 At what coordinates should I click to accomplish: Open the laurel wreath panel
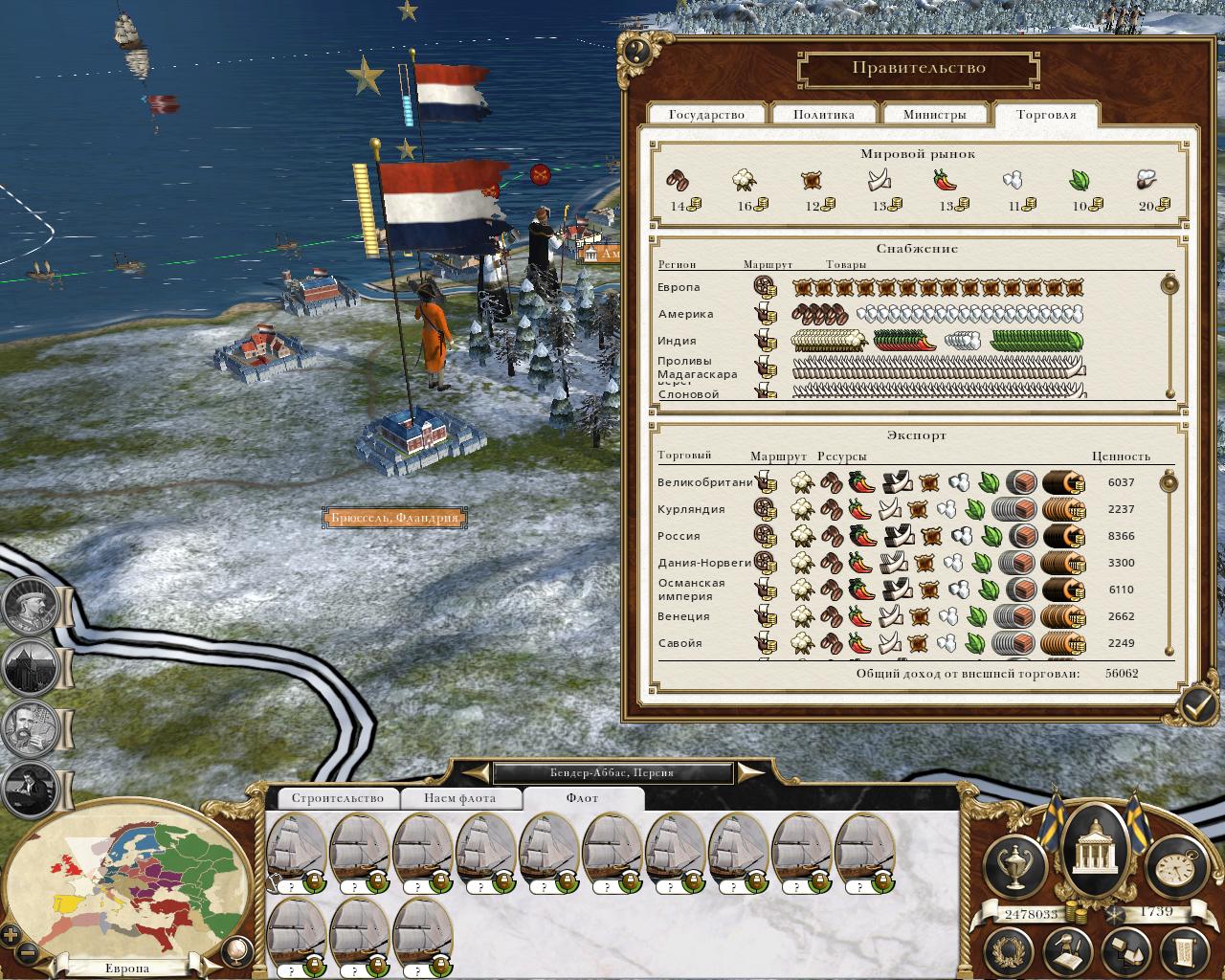(x=1010, y=954)
